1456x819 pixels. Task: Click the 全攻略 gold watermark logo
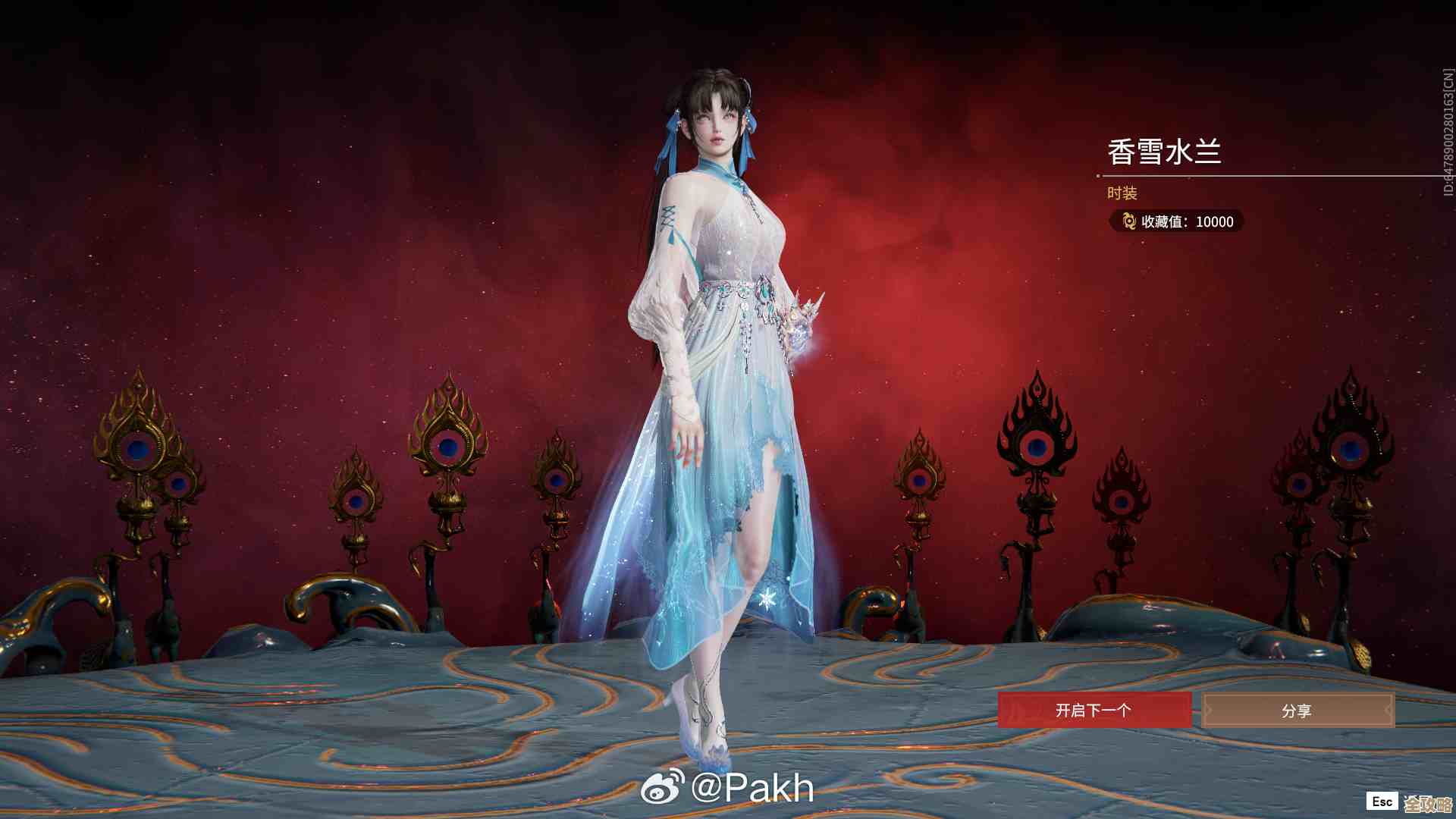coord(1430,802)
